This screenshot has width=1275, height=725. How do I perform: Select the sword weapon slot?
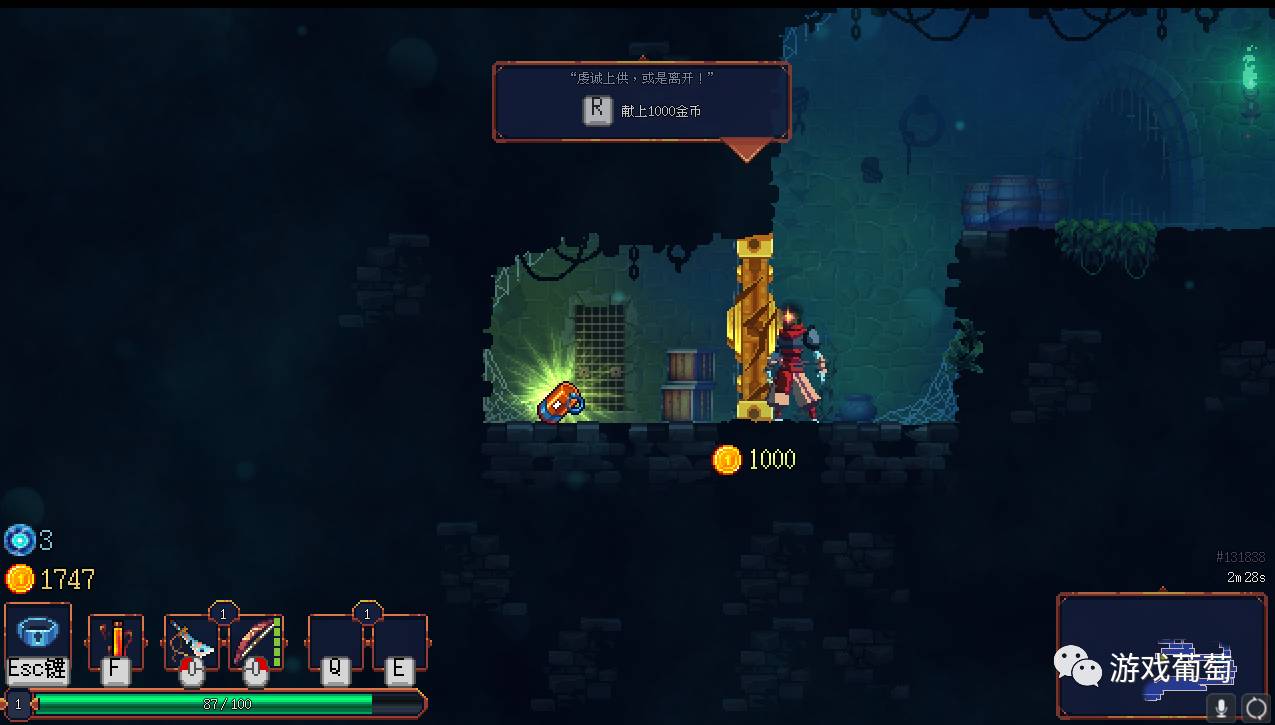(191, 641)
